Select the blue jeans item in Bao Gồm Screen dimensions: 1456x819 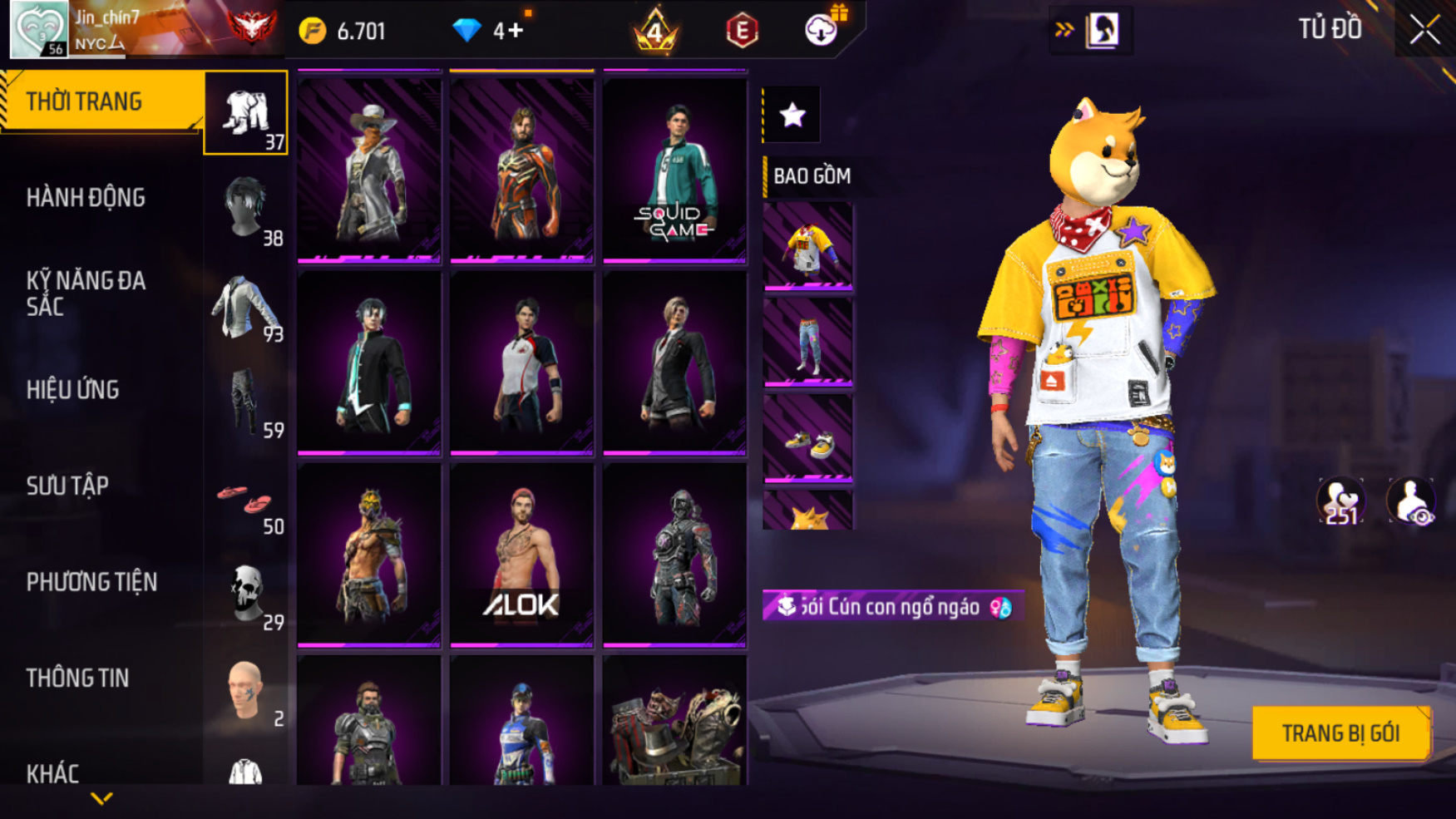coord(807,343)
